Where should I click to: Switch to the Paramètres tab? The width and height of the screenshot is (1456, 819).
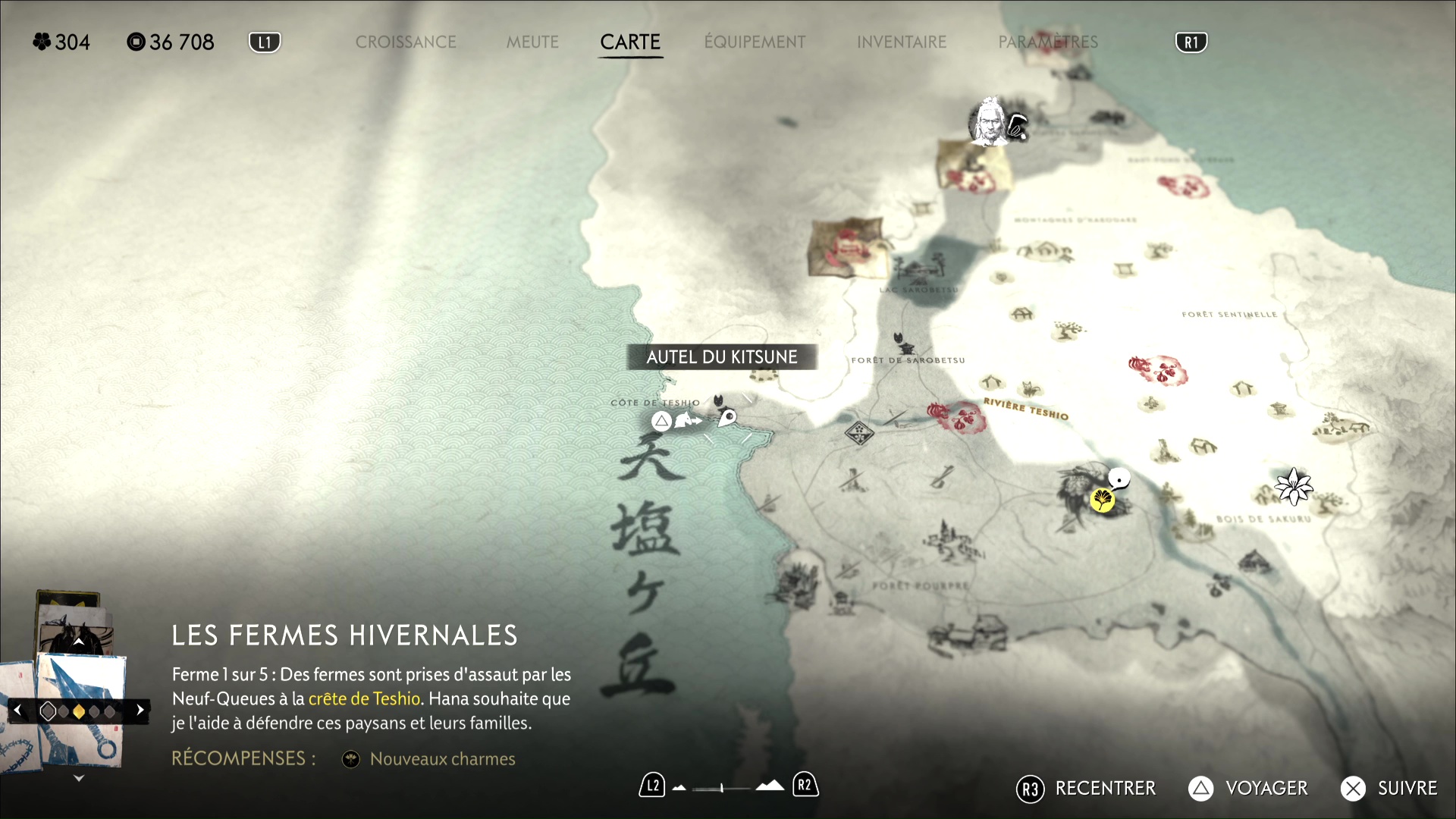point(1048,42)
